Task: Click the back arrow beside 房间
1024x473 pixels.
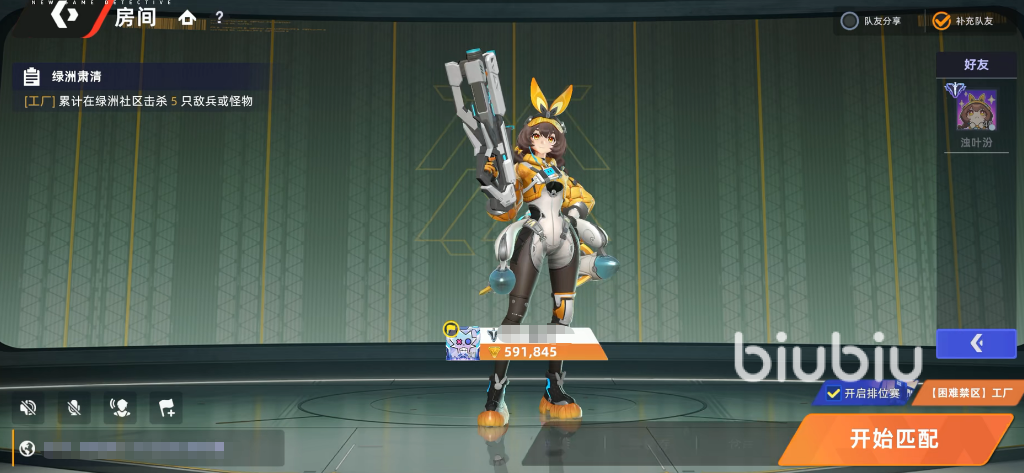Action: click(x=66, y=16)
